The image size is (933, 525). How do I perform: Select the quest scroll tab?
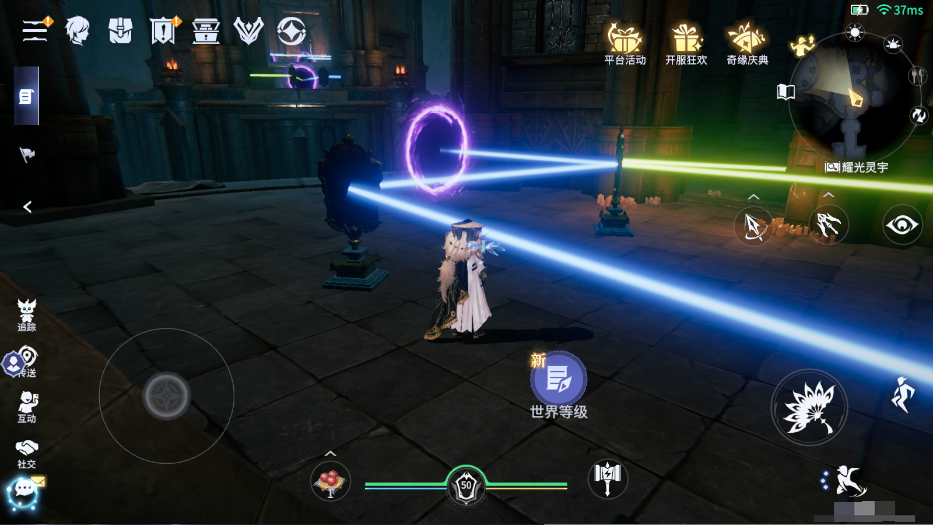[x=26, y=97]
